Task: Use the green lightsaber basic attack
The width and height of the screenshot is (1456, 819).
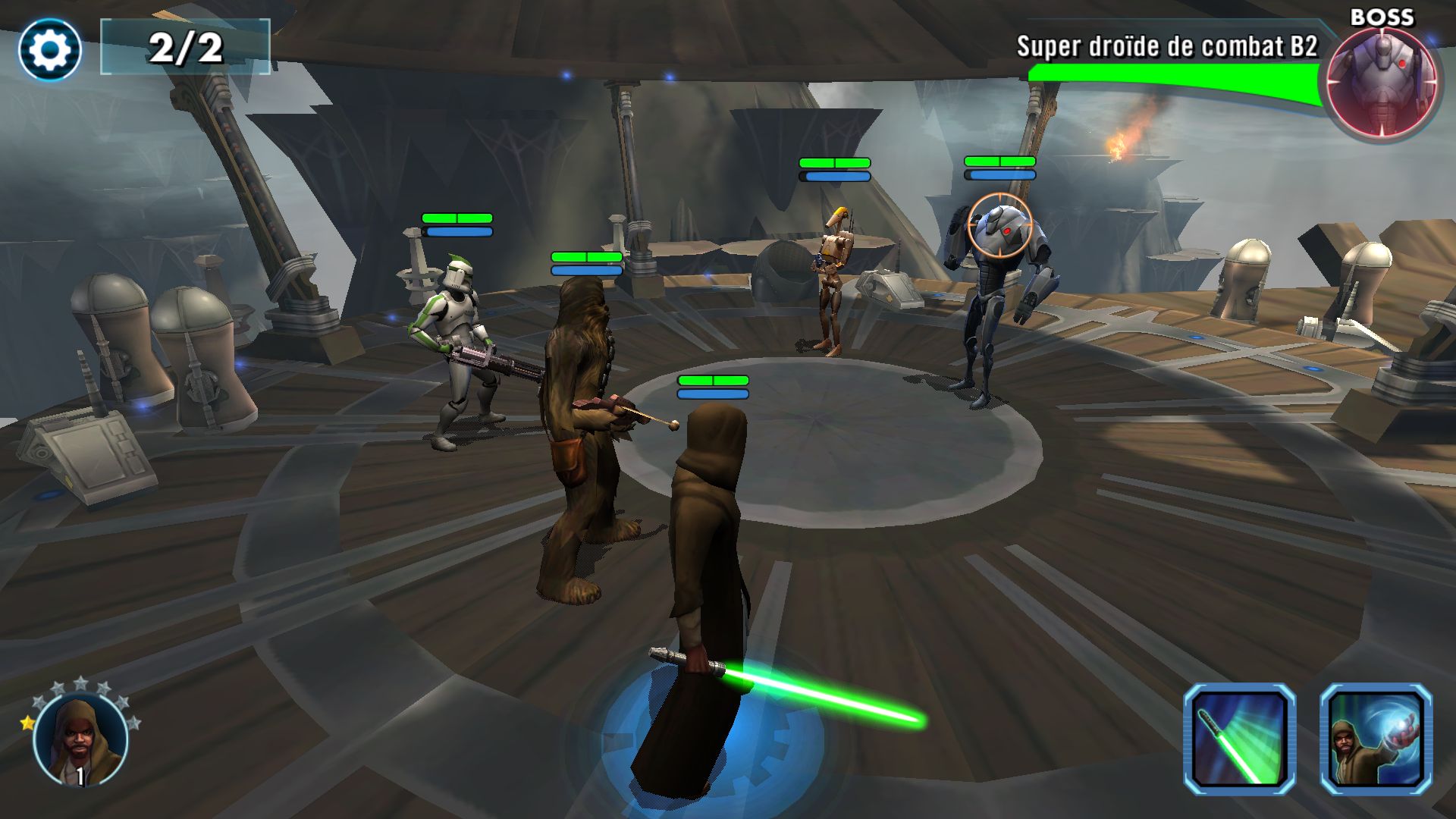Action: [1239, 739]
